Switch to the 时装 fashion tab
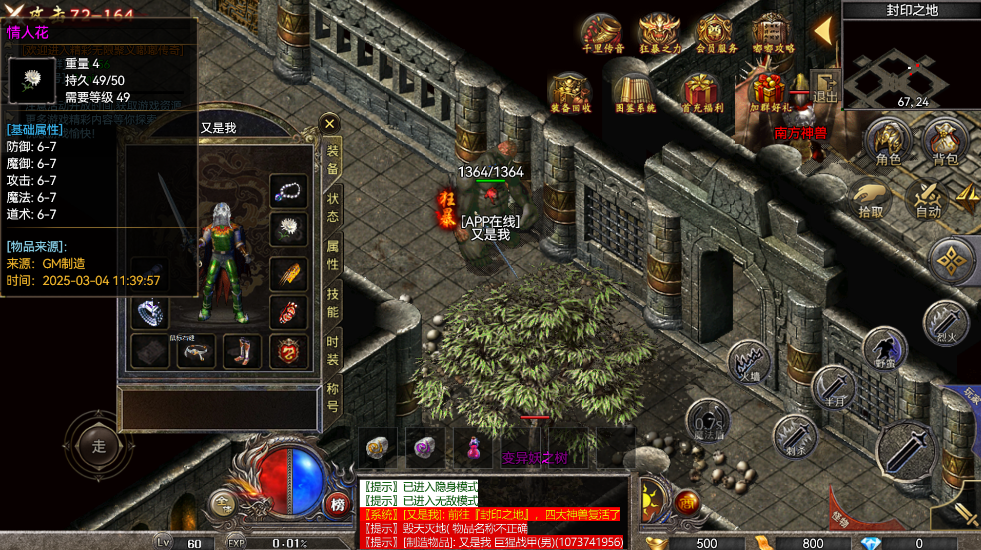The width and height of the screenshot is (981, 550). coord(333,351)
